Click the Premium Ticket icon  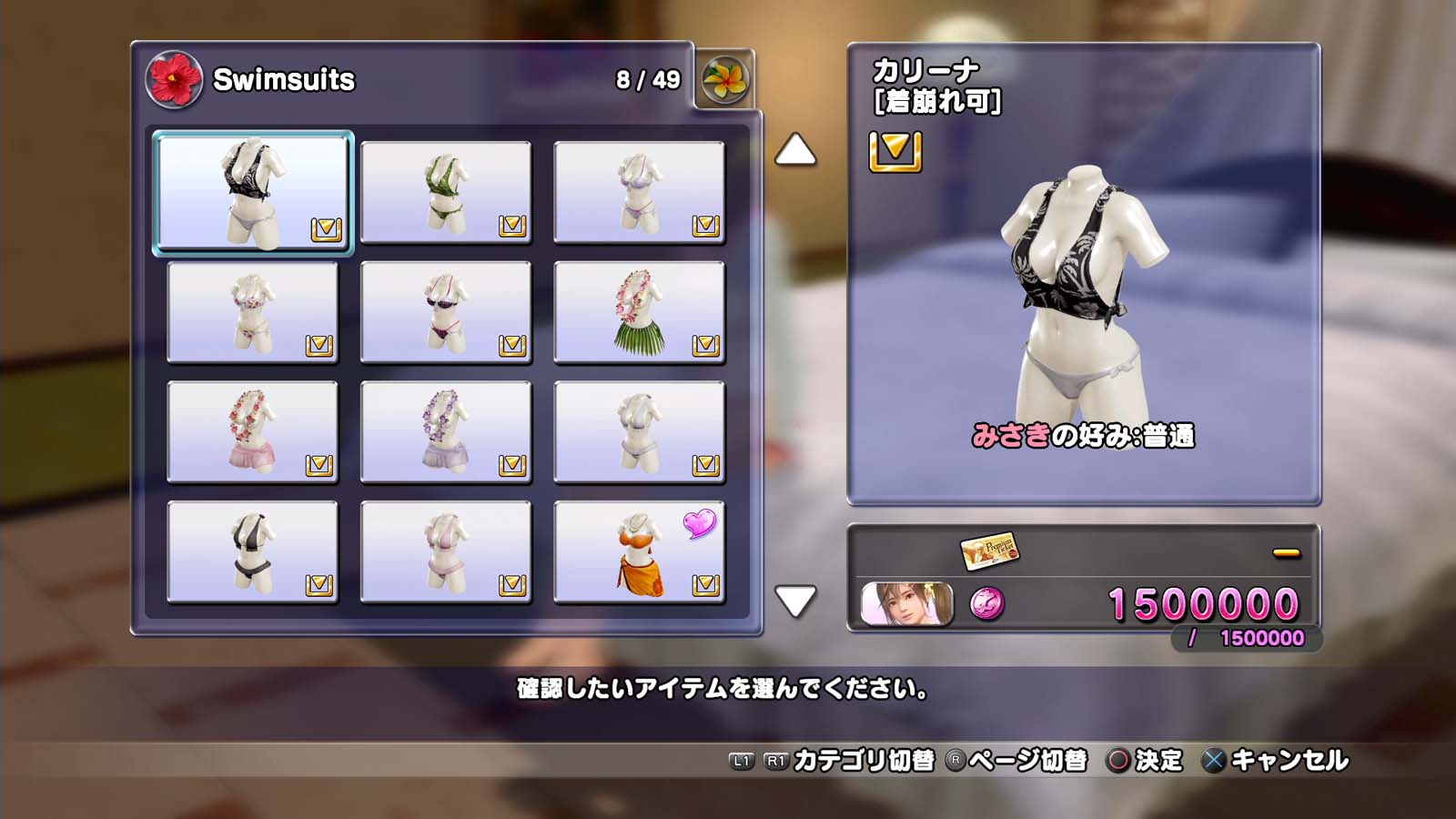click(989, 551)
